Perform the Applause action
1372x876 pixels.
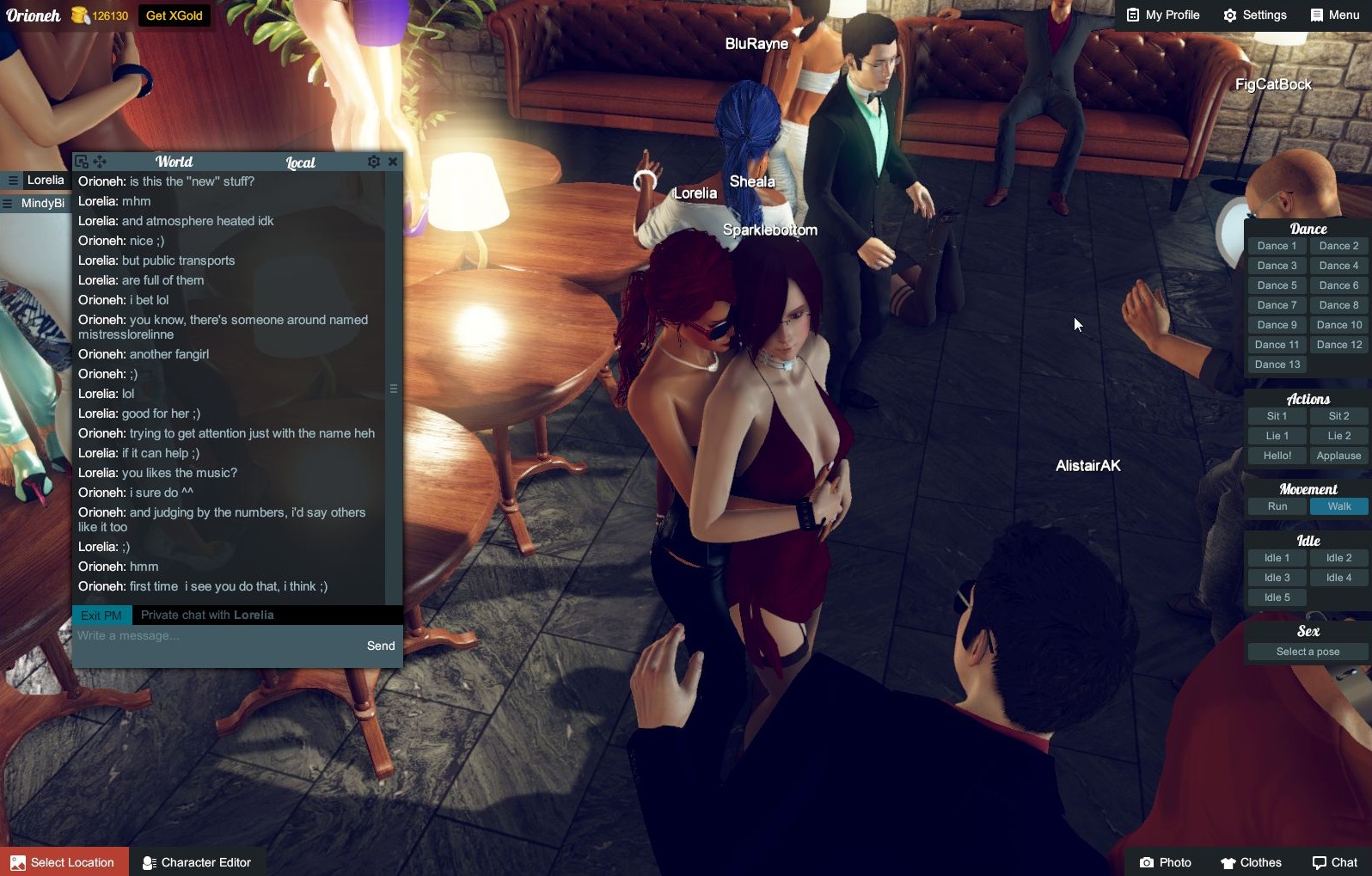click(x=1338, y=456)
